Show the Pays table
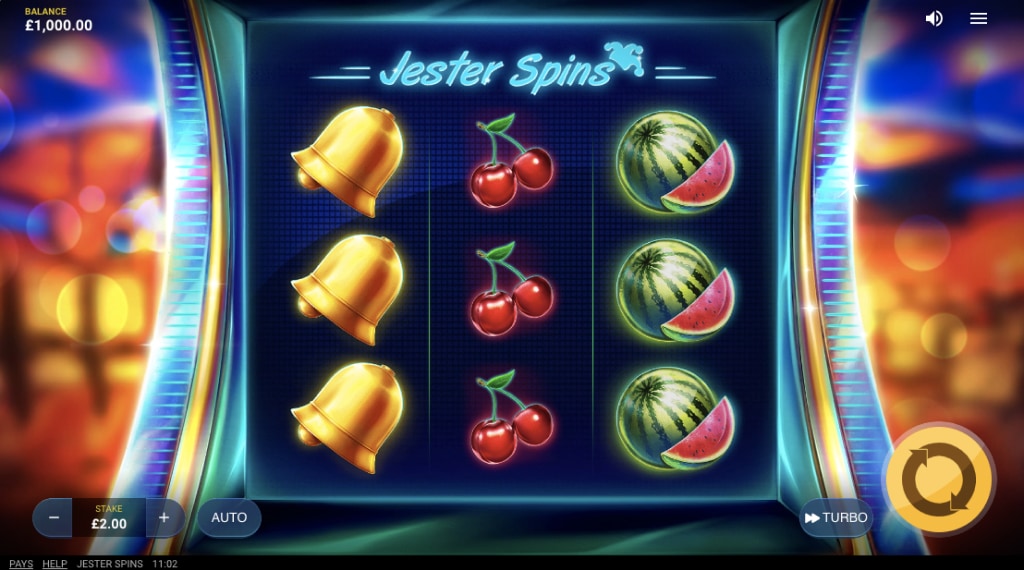The width and height of the screenshot is (1024, 570). click(21, 564)
